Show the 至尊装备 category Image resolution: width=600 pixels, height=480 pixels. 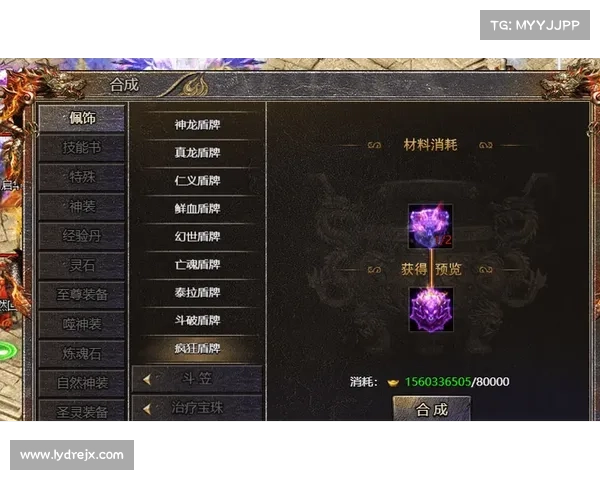[82, 295]
